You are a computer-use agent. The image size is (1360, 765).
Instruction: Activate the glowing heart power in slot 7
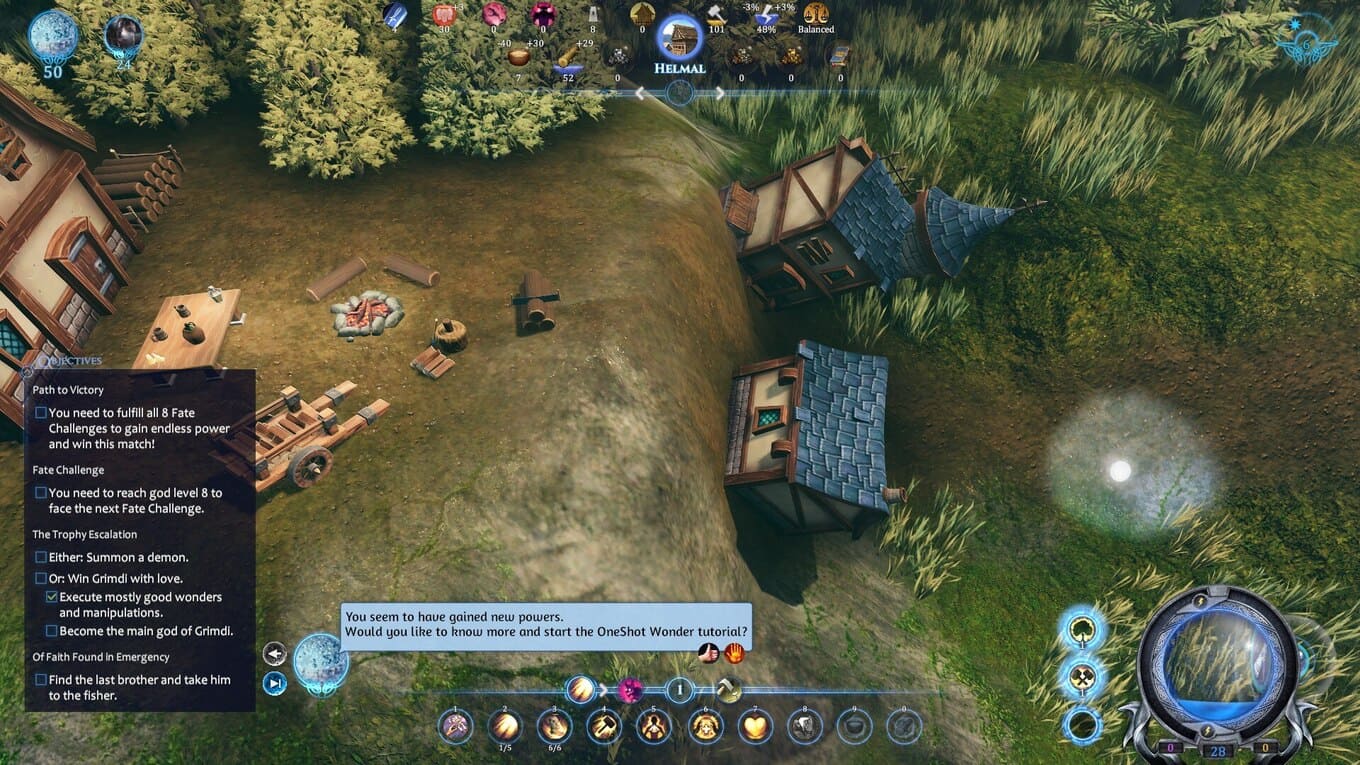click(x=755, y=726)
